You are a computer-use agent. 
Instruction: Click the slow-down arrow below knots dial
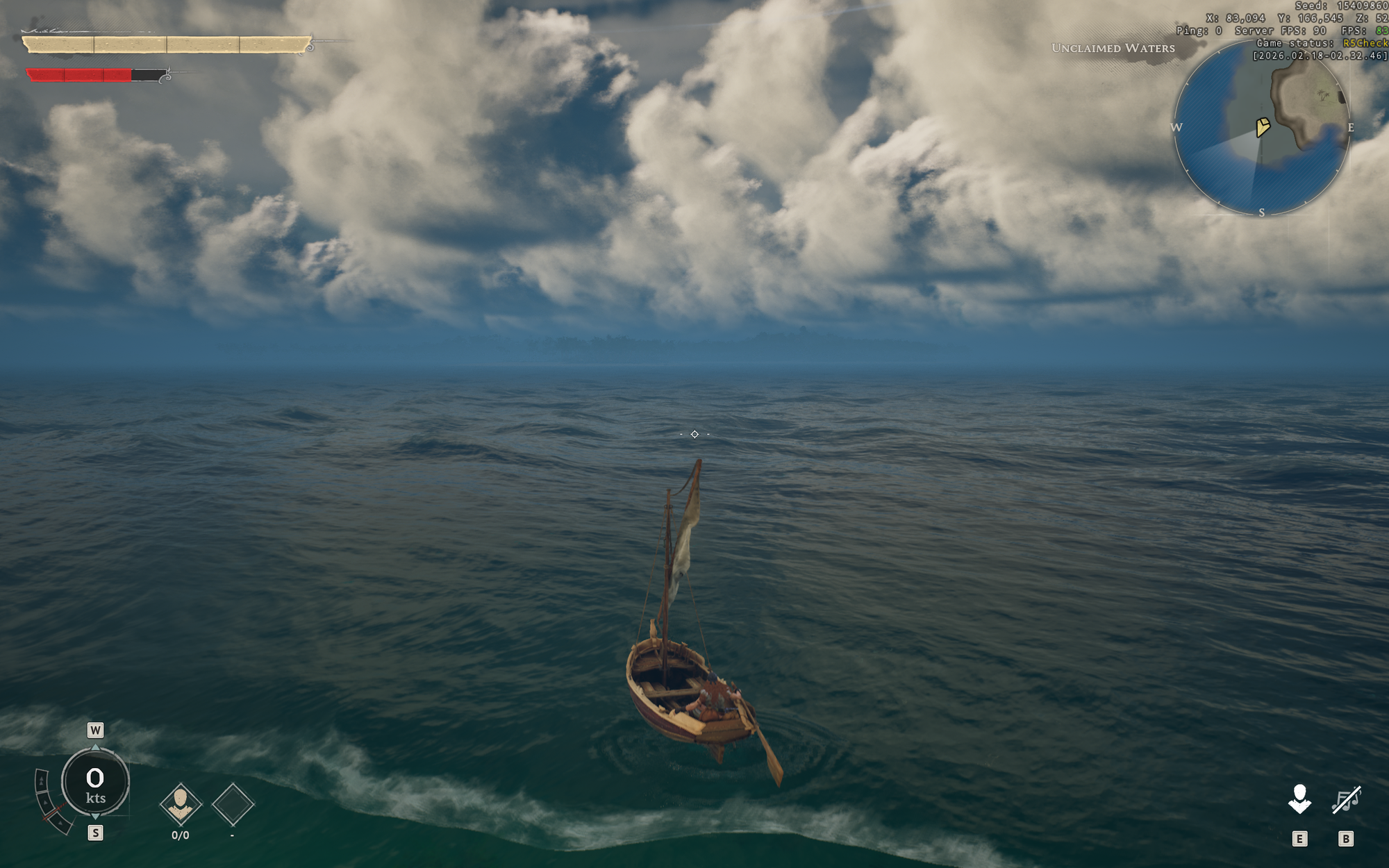pos(95,817)
